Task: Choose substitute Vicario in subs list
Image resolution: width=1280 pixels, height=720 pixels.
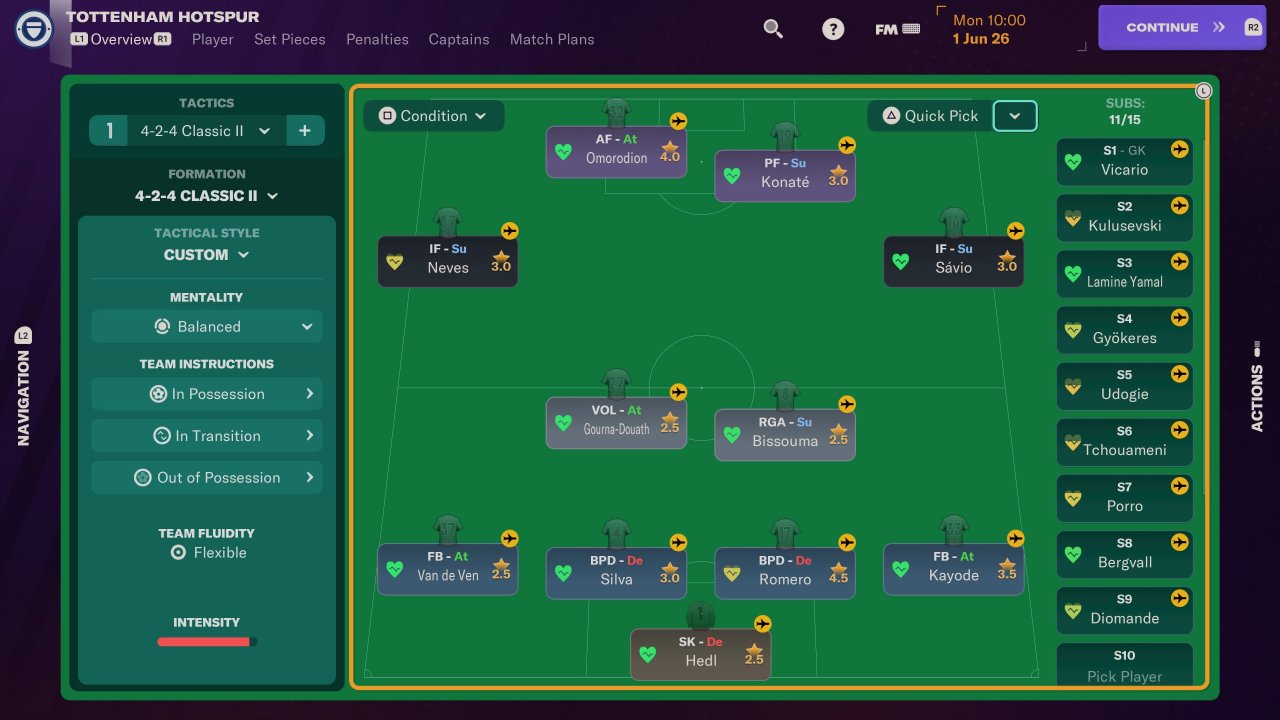Action: 1124,161
